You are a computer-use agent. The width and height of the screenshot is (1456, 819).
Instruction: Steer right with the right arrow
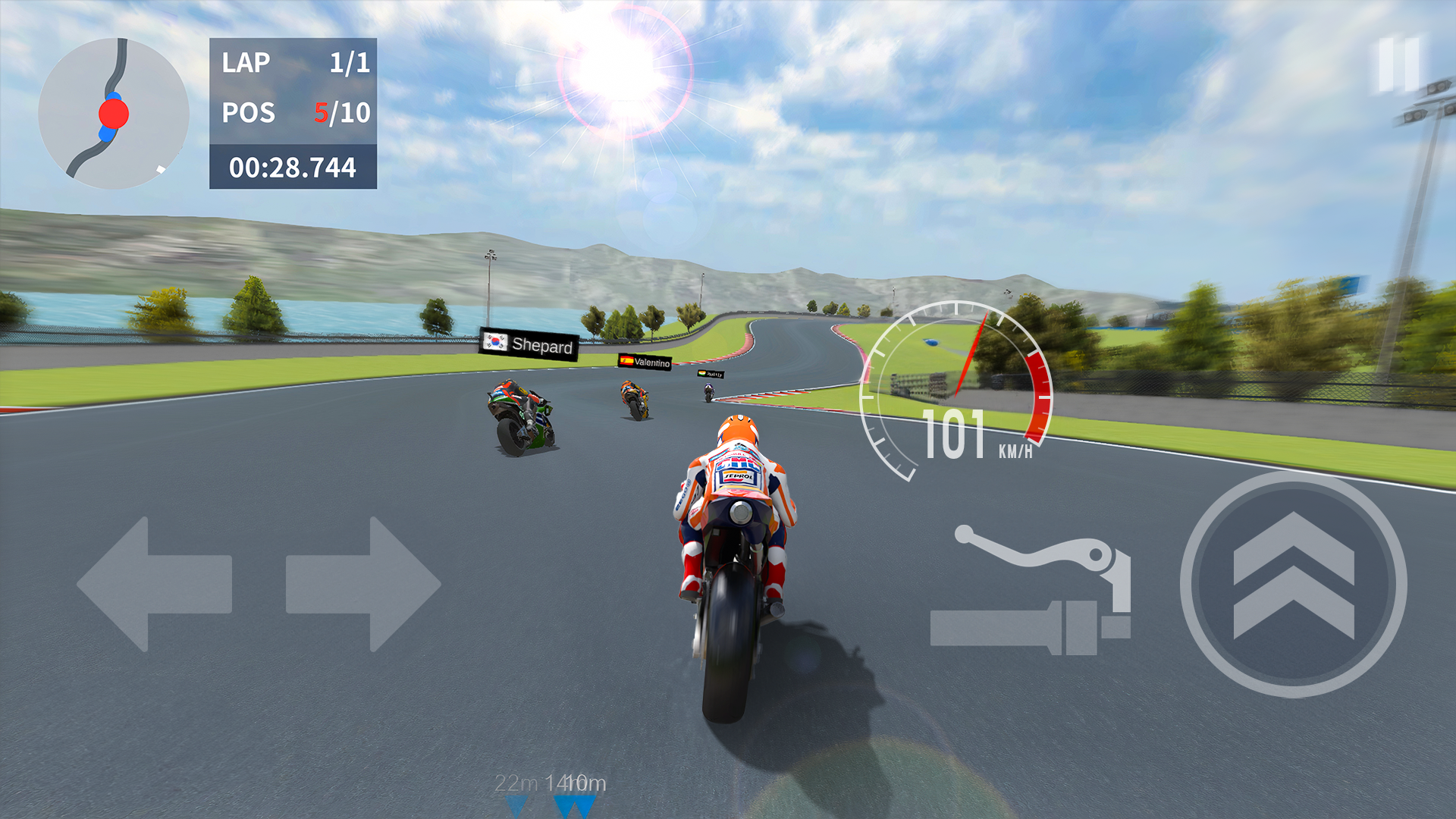pyautogui.click(x=362, y=584)
